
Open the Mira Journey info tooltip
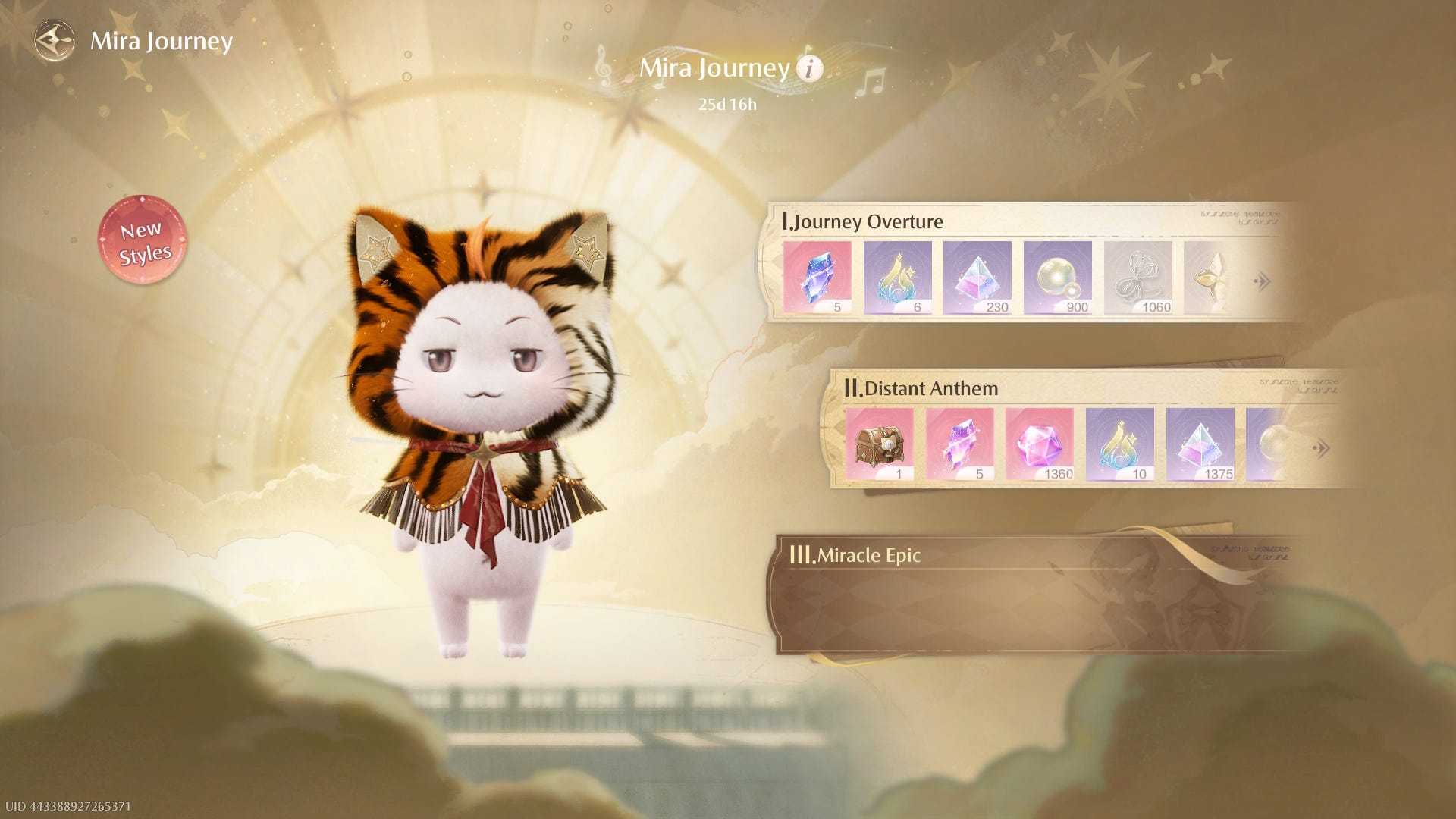(809, 69)
